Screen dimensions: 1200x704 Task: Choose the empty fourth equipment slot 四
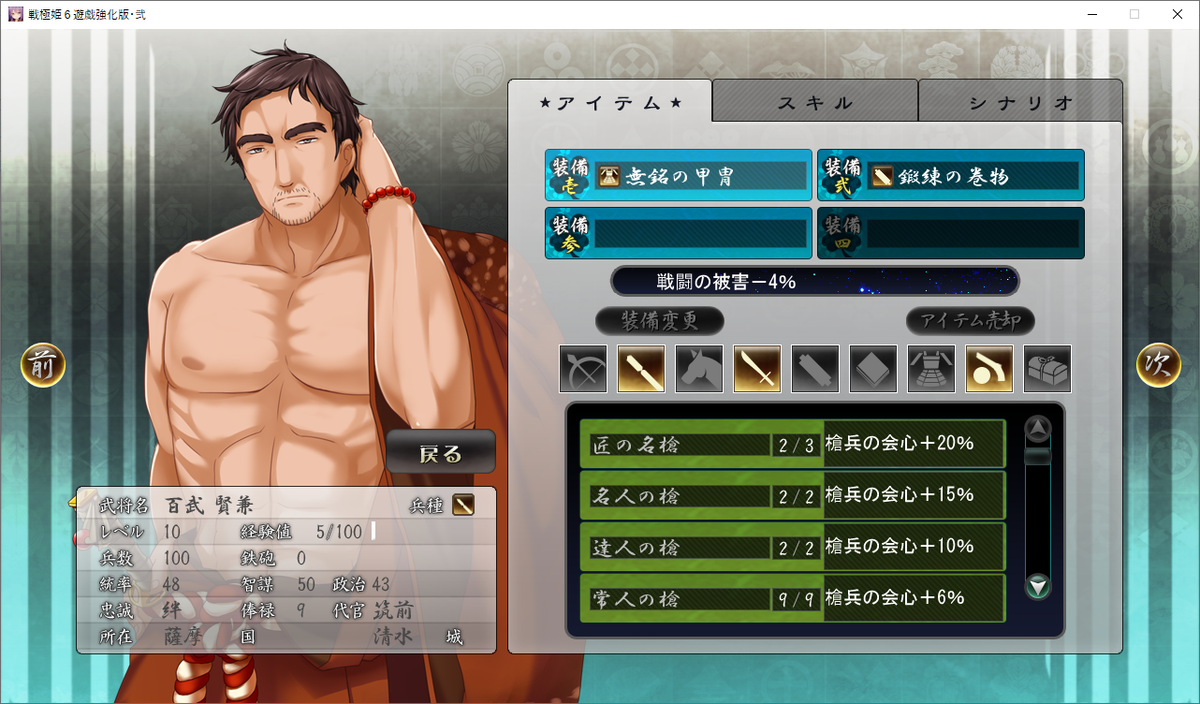coord(950,233)
